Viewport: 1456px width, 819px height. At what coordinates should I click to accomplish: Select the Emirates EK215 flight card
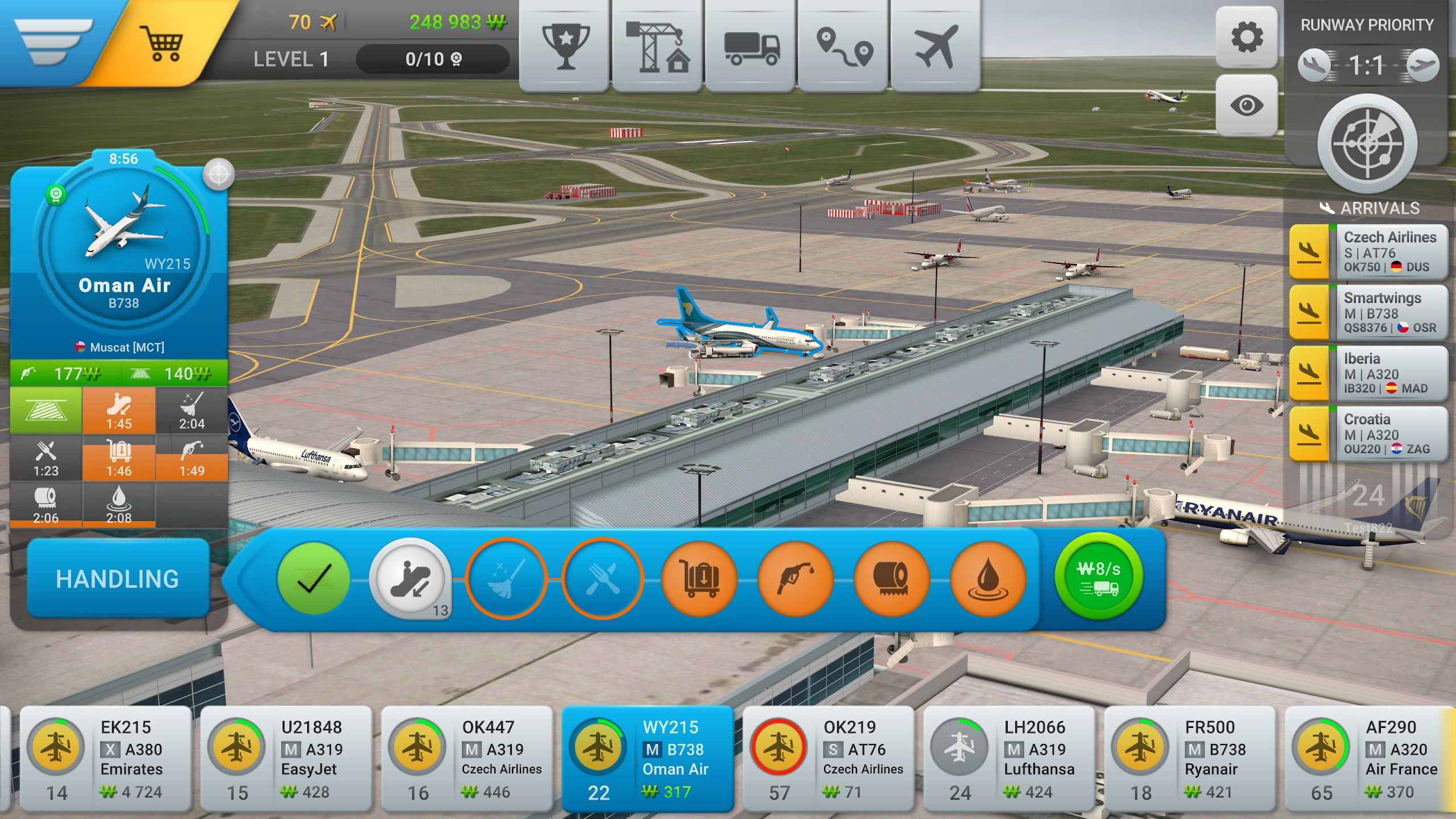(x=106, y=758)
